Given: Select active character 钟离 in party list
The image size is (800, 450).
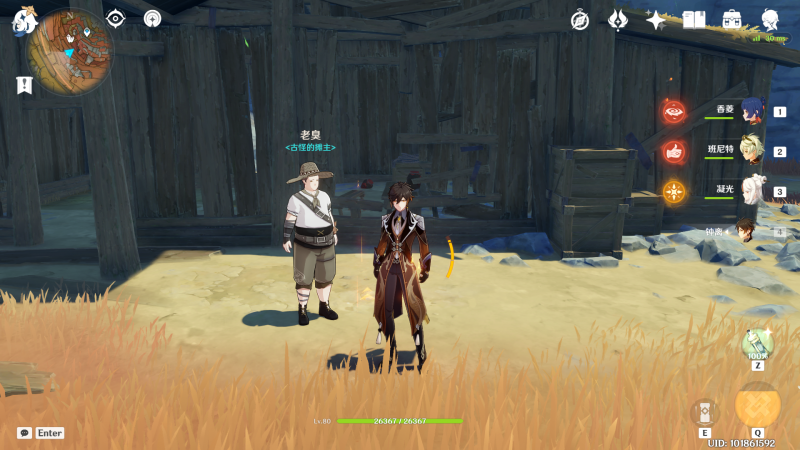Looking at the screenshot, I should coord(747,231).
